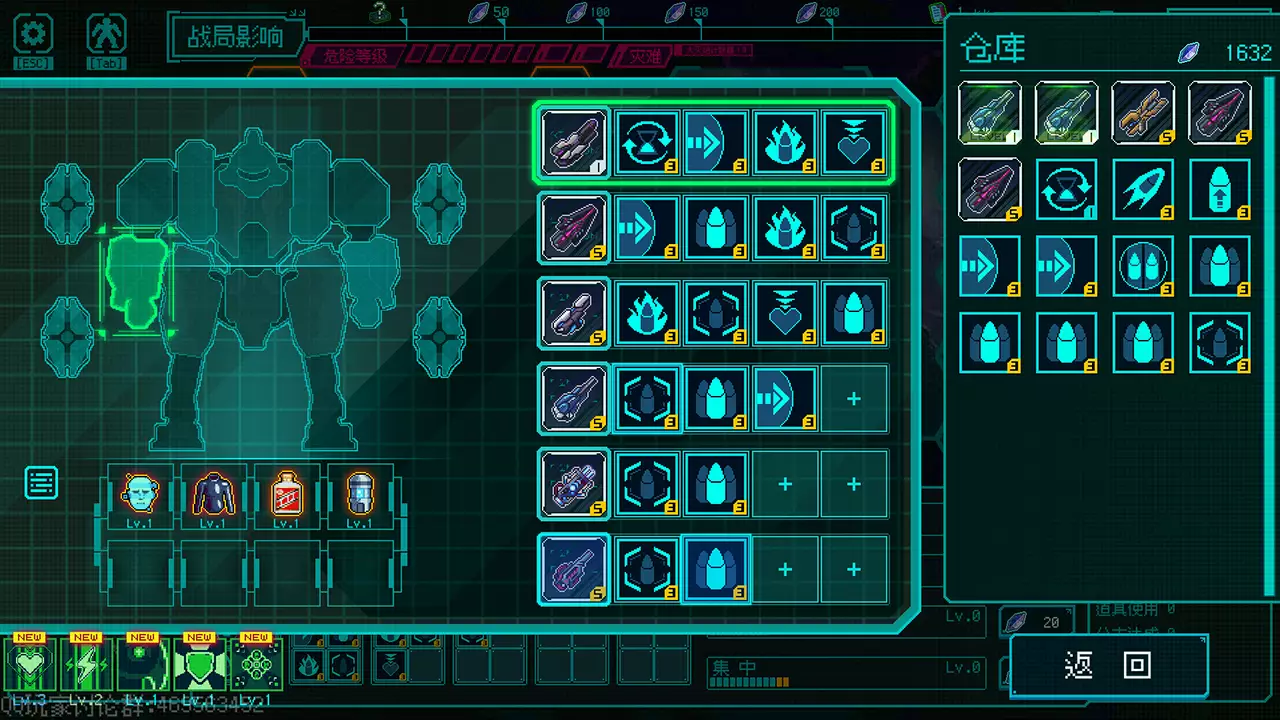The width and height of the screenshot is (1280, 720).
Task: Choose the red bottle equipment item
Action: (x=287, y=495)
